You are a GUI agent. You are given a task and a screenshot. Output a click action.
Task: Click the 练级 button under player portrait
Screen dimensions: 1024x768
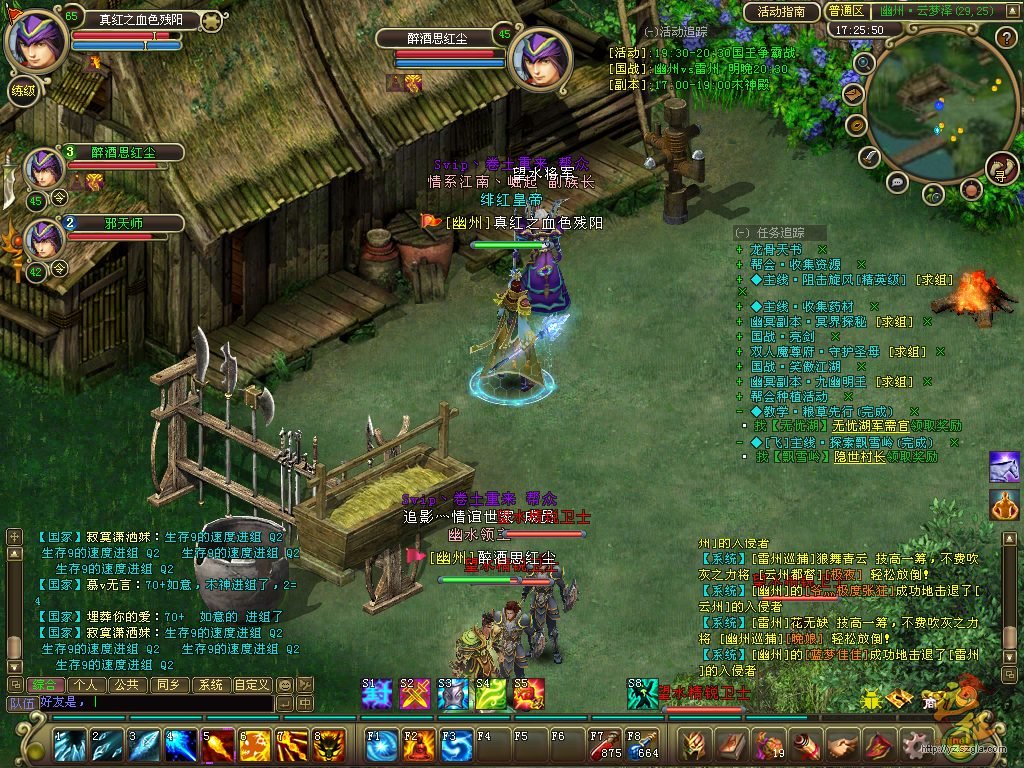[x=22, y=89]
